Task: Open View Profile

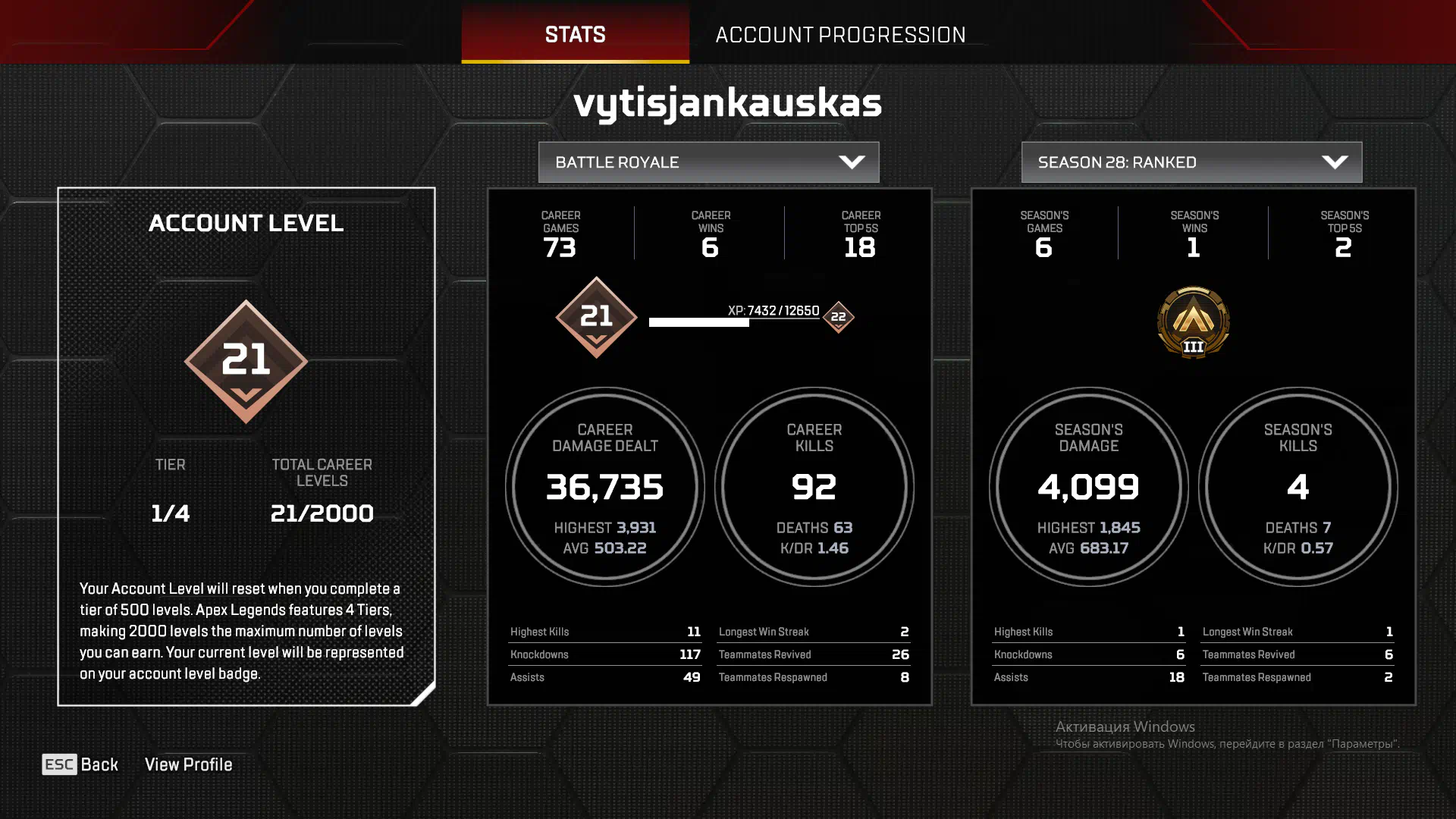Action: pos(188,764)
